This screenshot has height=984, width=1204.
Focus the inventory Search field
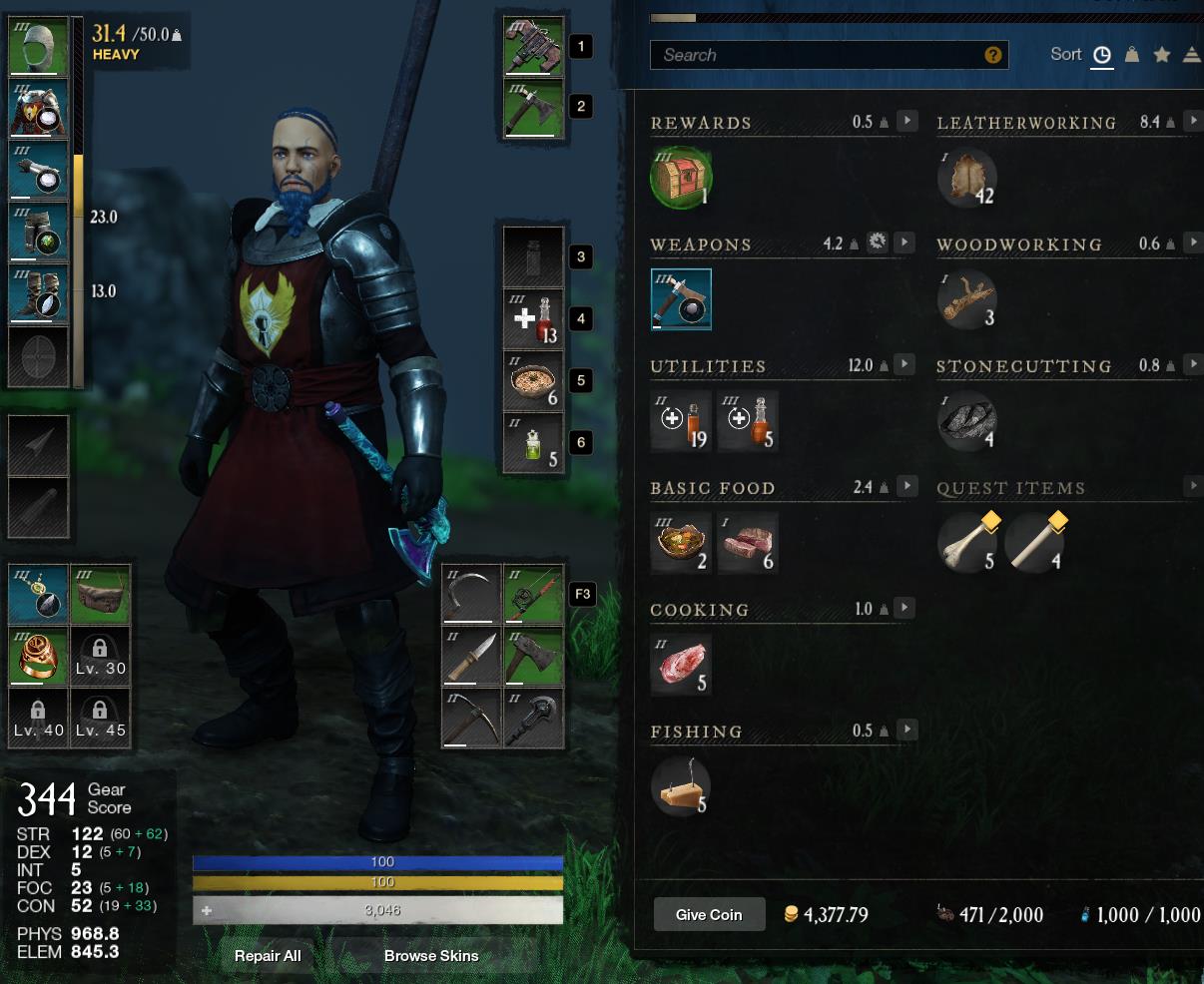819,55
